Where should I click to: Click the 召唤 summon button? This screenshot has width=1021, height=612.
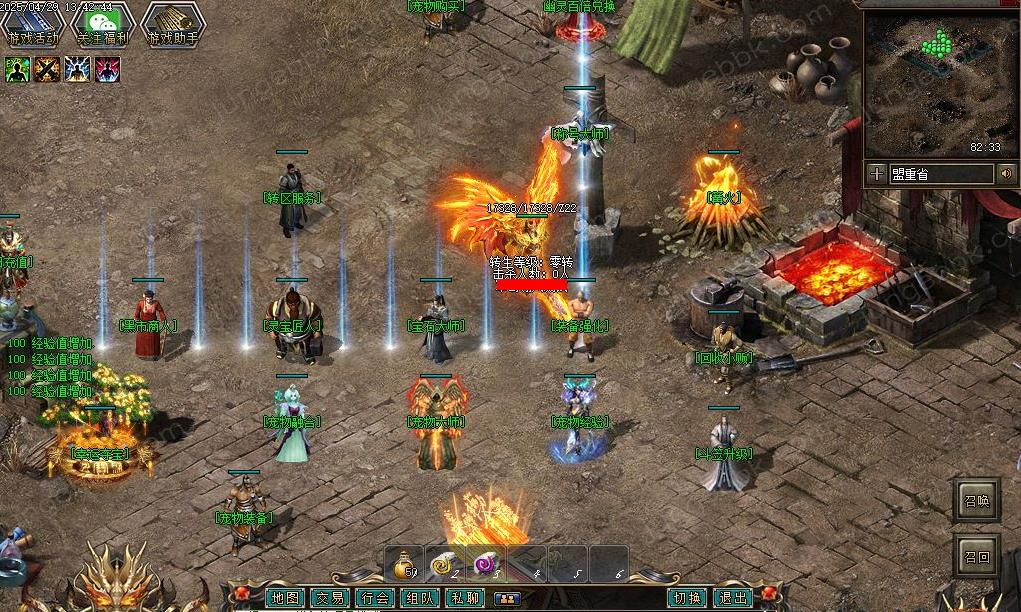point(977,501)
